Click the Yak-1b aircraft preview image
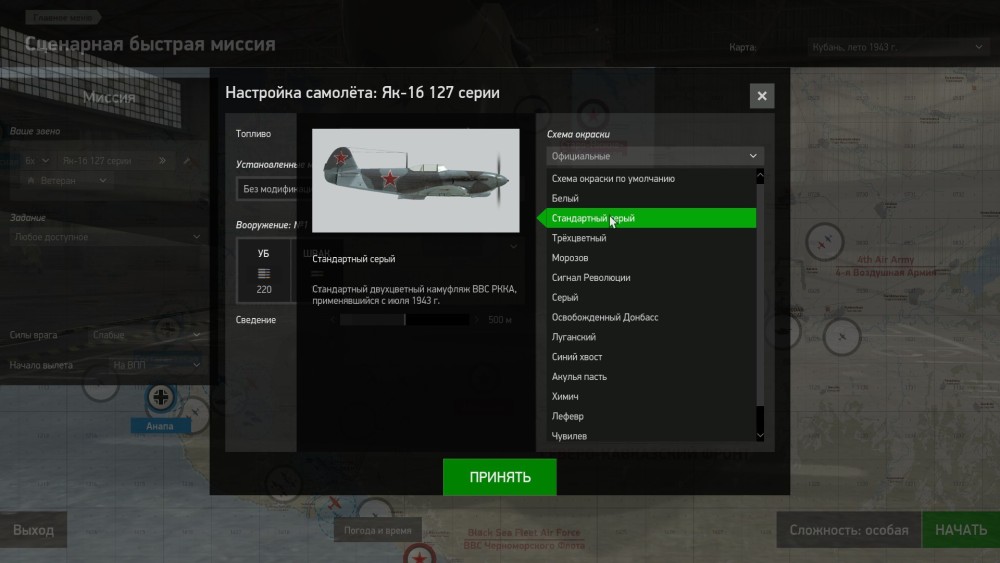The width and height of the screenshot is (1000, 563). tap(415, 181)
